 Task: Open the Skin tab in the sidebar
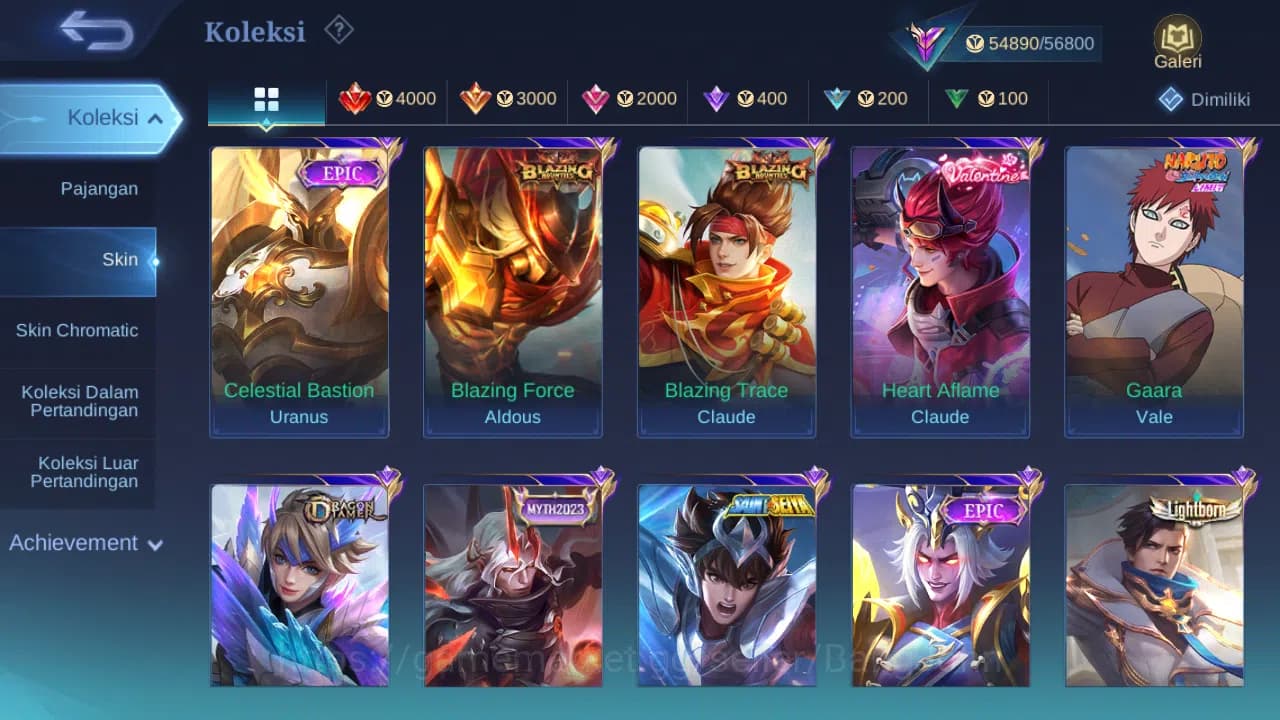pyautogui.click(x=119, y=259)
